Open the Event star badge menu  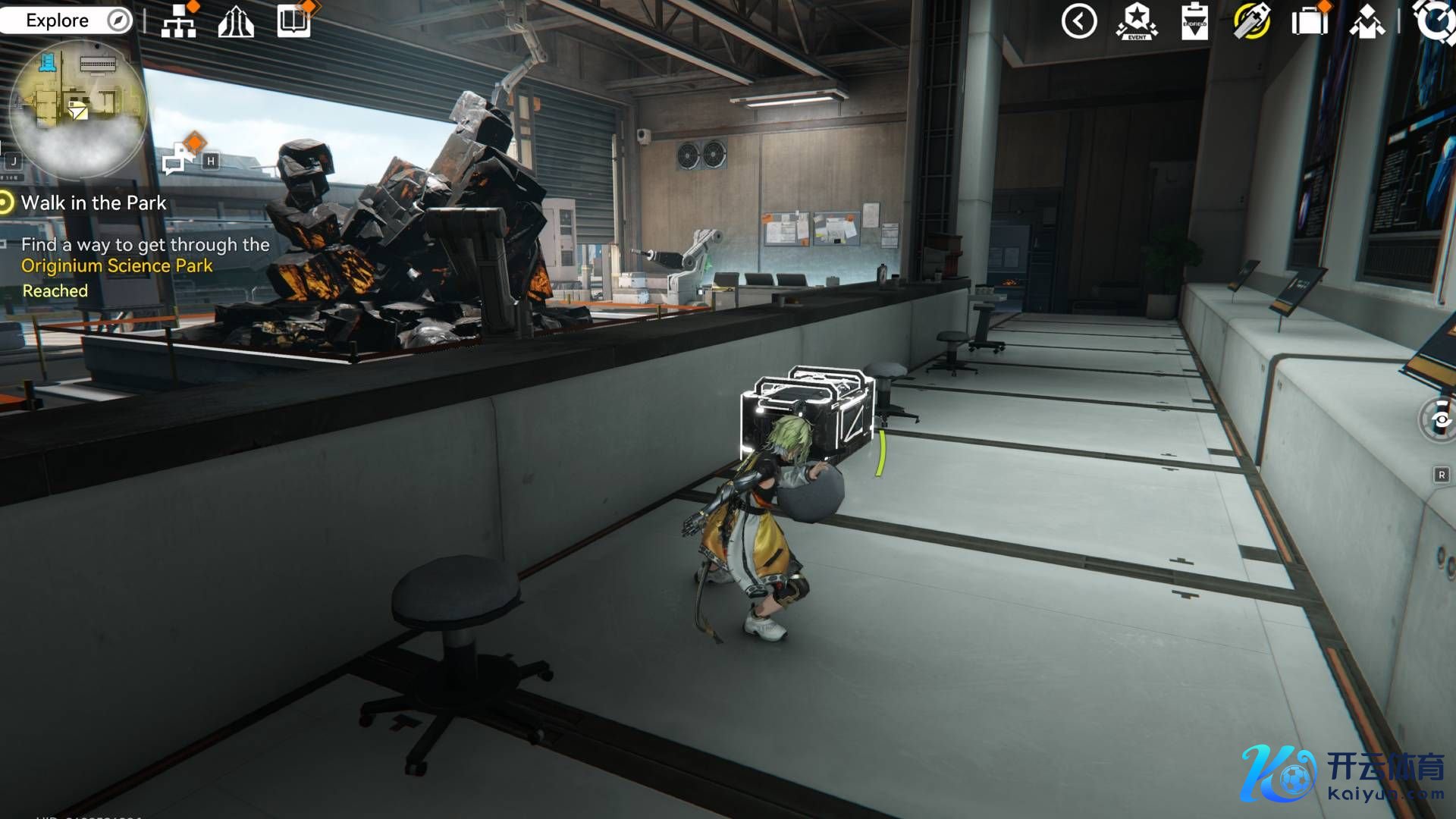(1137, 21)
